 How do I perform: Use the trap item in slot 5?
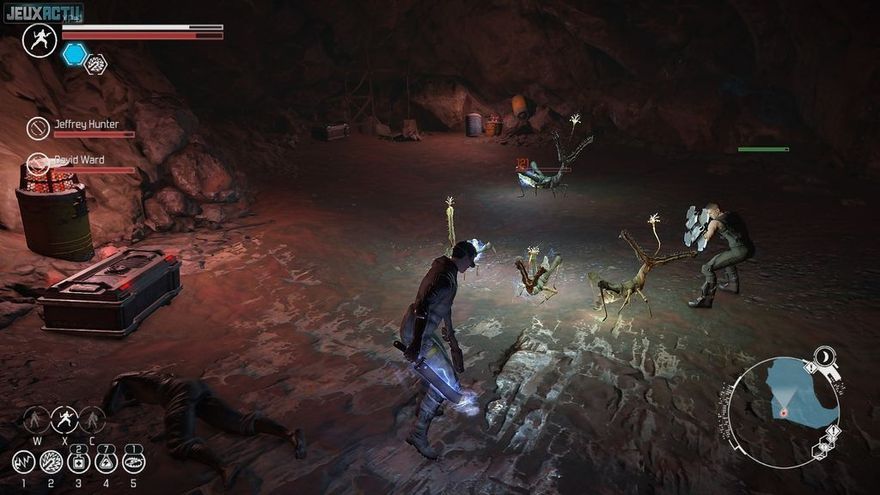click(x=133, y=462)
